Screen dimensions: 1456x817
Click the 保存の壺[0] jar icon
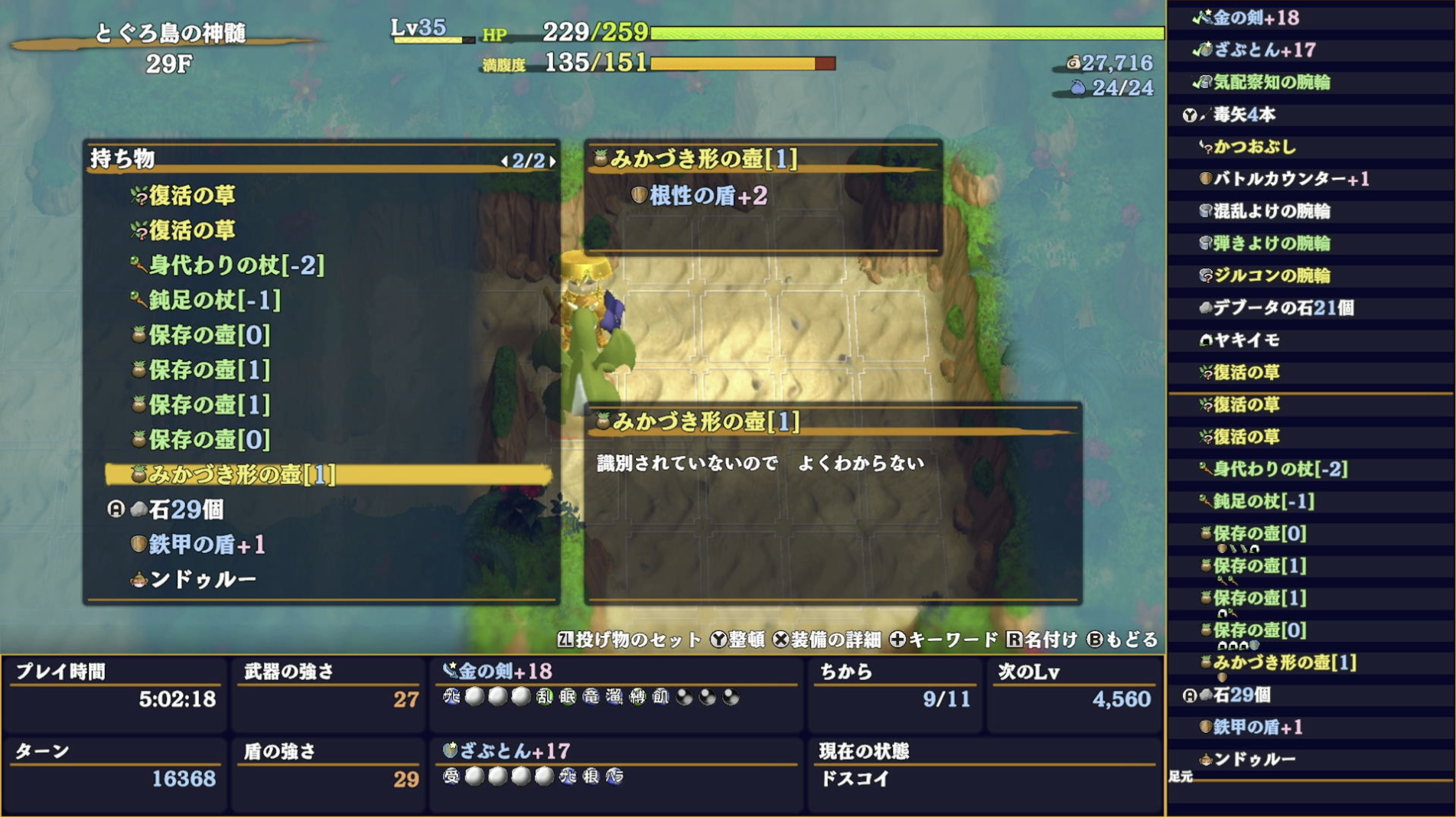[x=138, y=334]
